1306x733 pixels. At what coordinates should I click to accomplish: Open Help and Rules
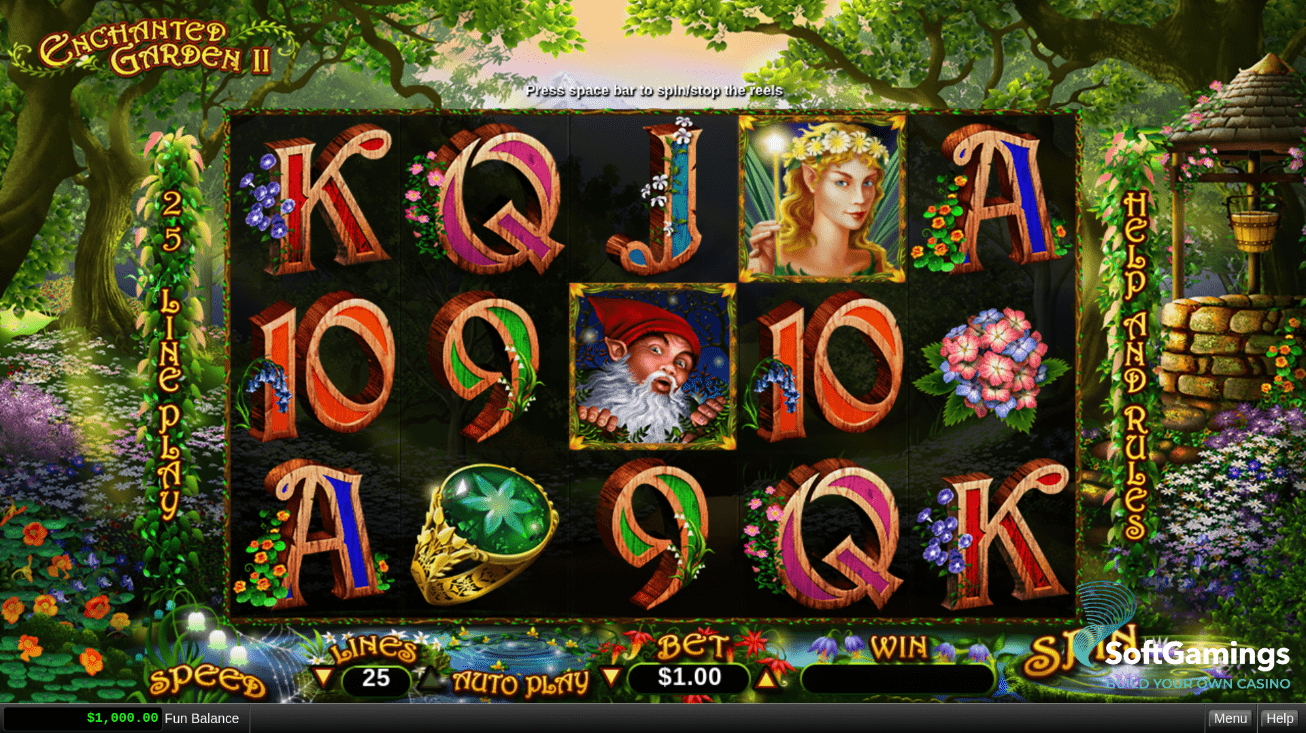(x=1134, y=365)
